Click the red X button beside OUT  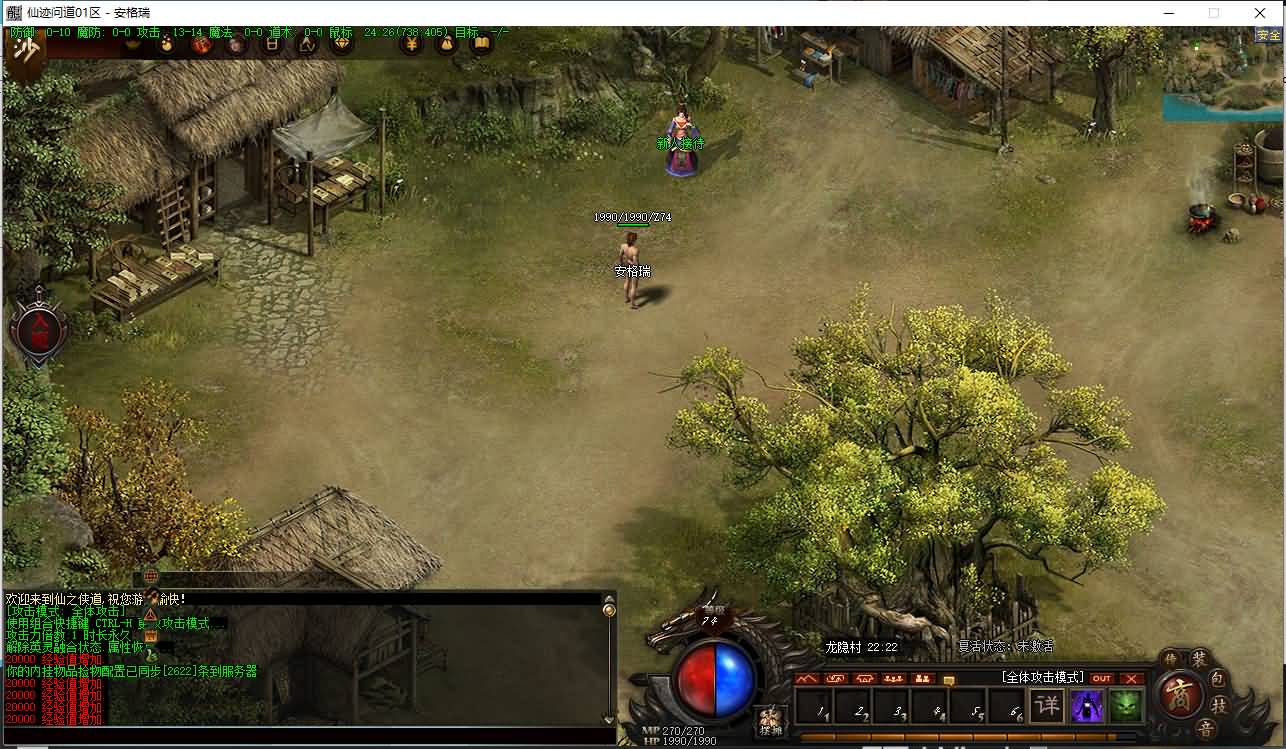(x=1131, y=678)
